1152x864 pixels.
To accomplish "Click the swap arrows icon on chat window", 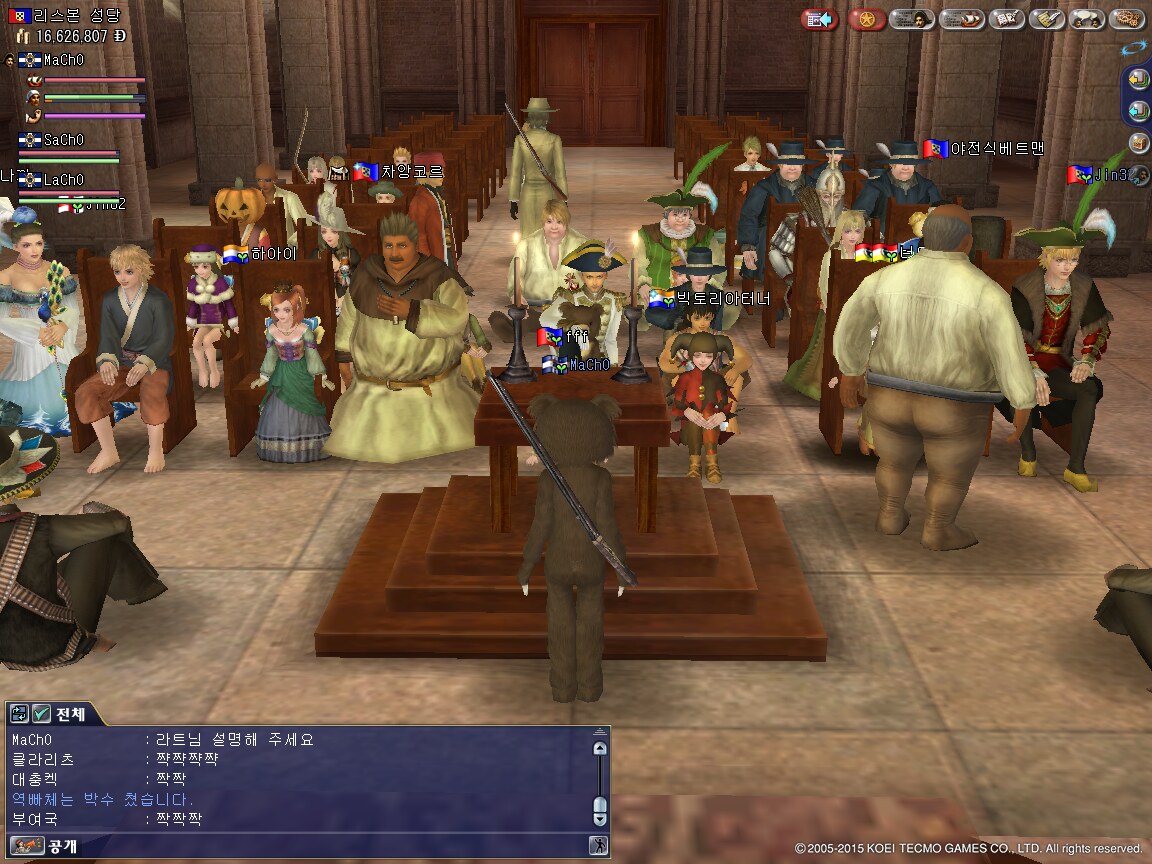I will click(x=19, y=713).
